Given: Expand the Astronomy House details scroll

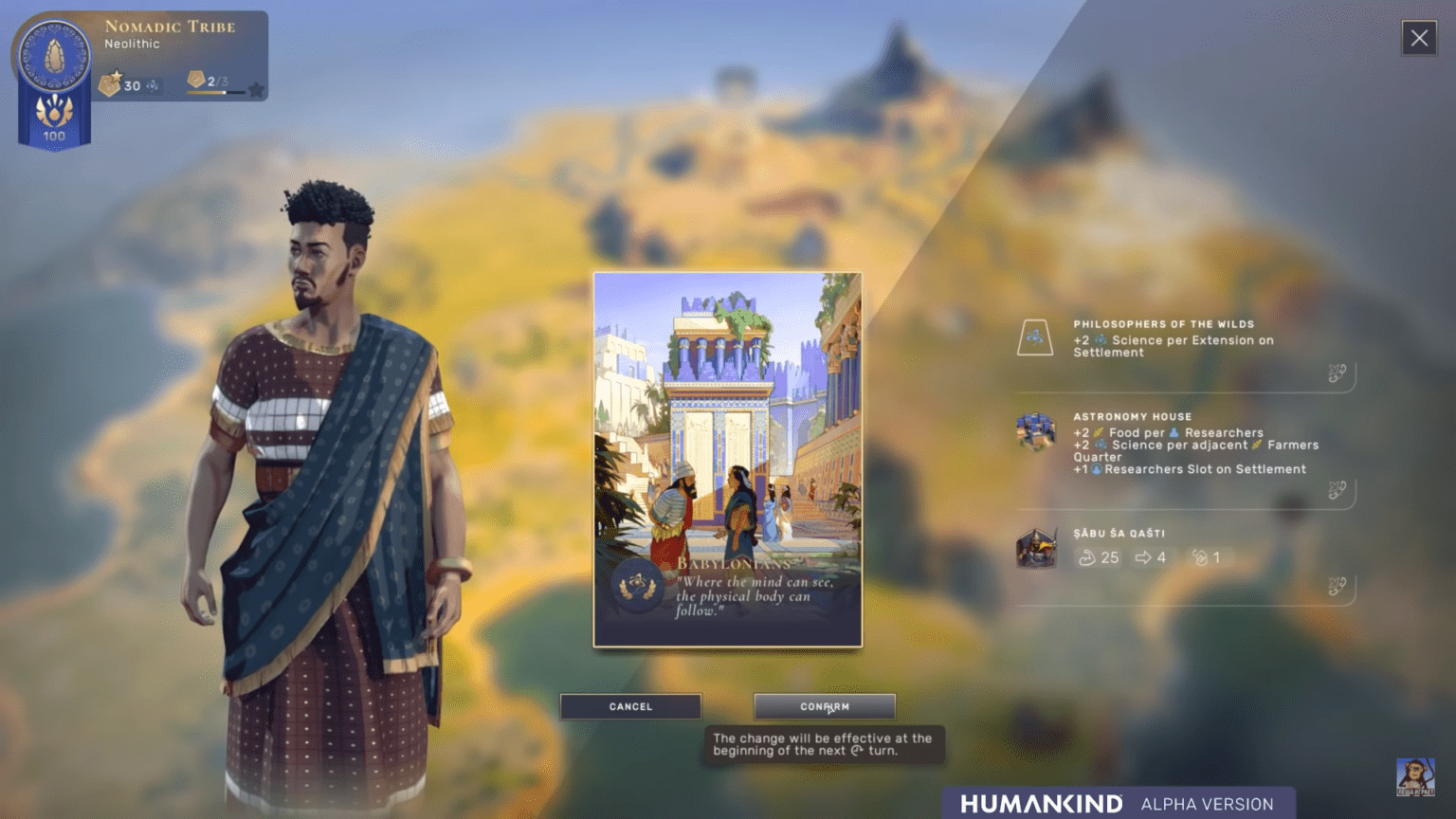Looking at the screenshot, I should [x=1337, y=491].
